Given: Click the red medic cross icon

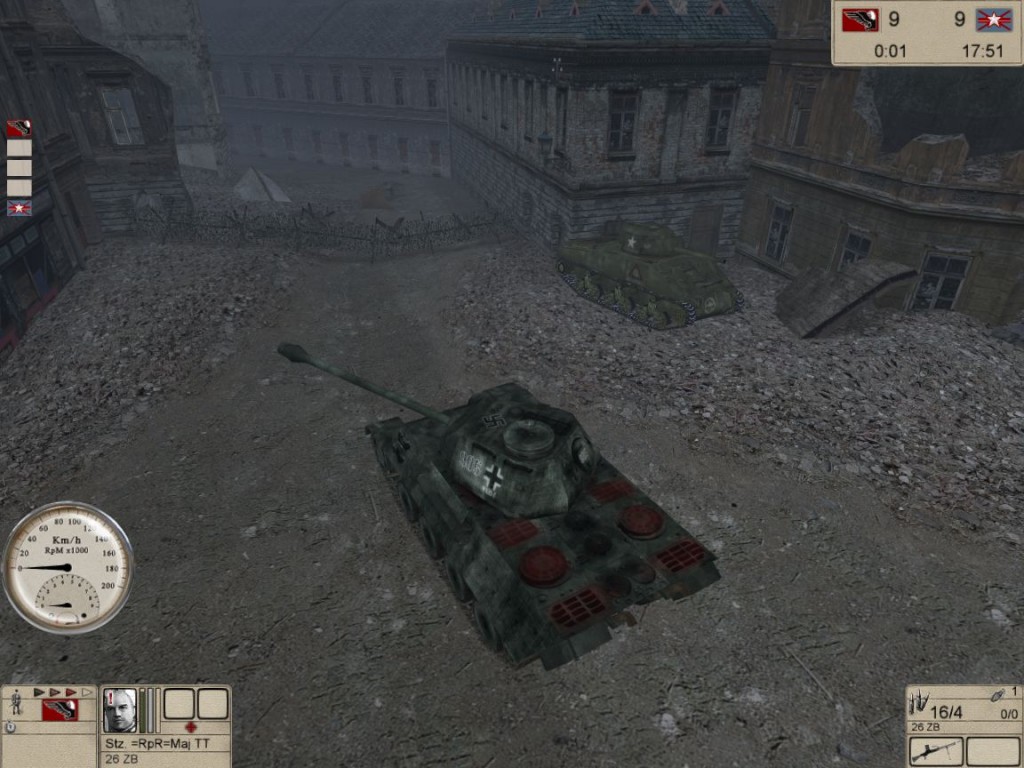Looking at the screenshot, I should click(190, 727).
